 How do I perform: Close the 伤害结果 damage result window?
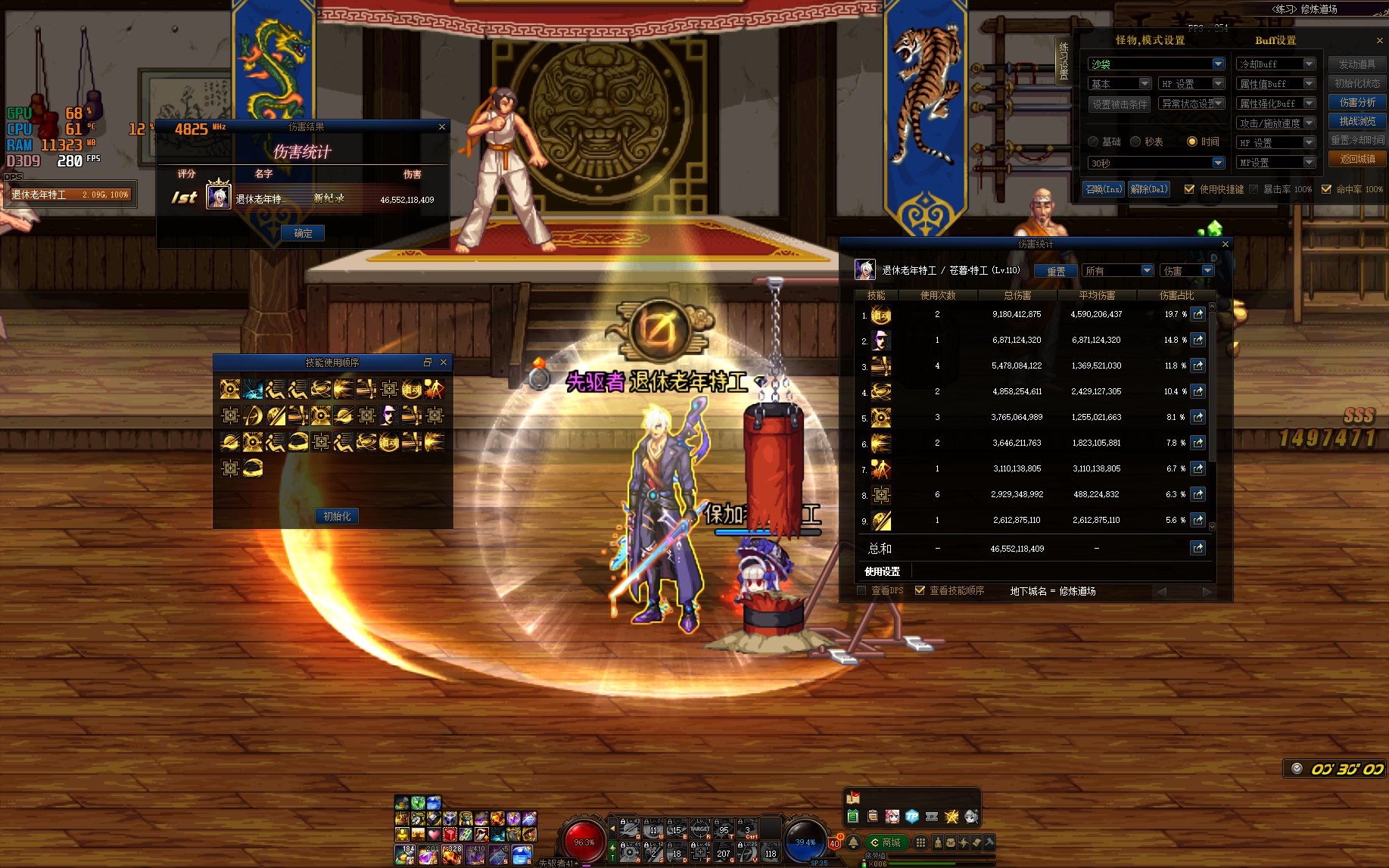point(442,127)
